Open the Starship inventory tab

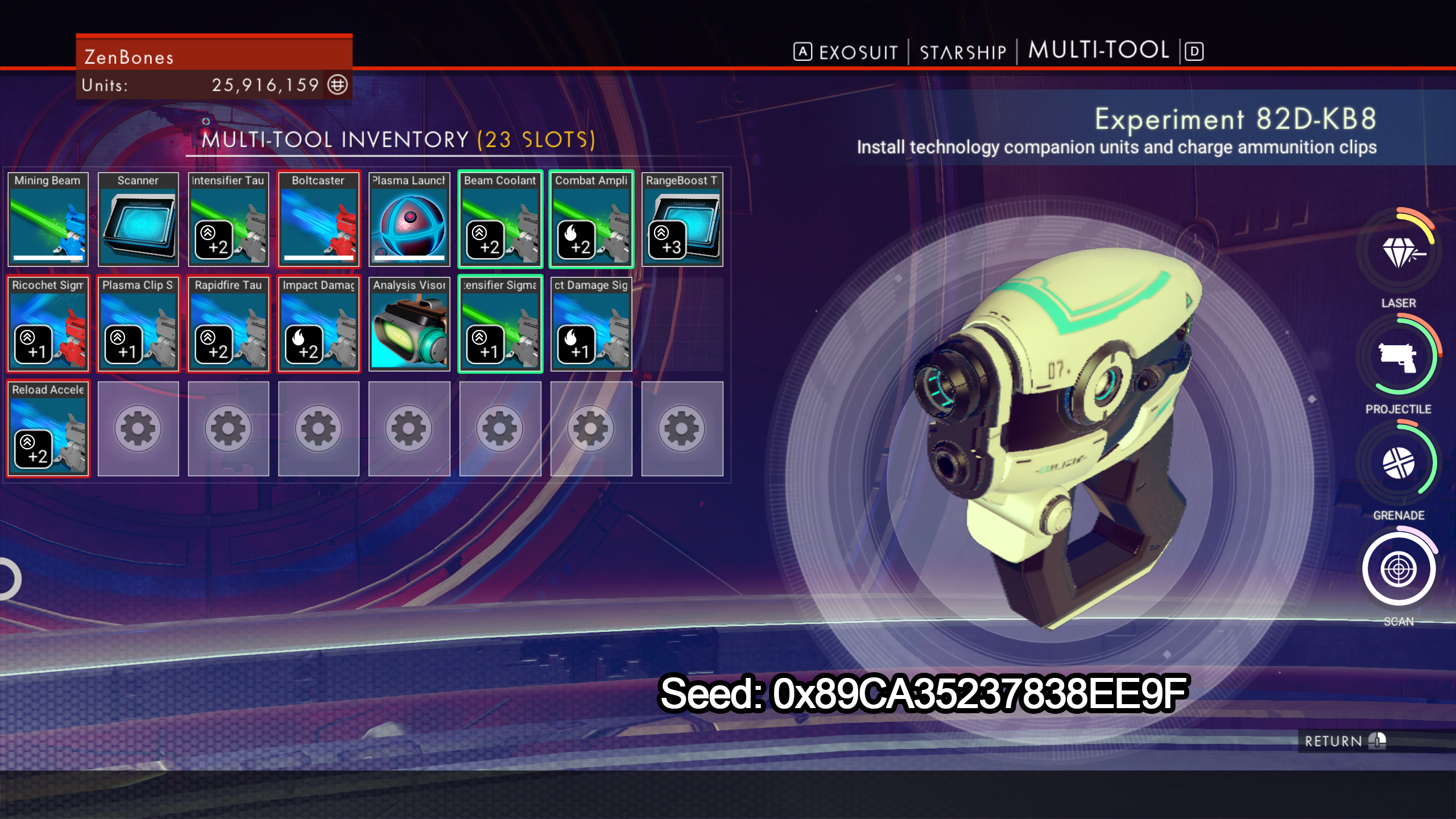click(x=963, y=52)
